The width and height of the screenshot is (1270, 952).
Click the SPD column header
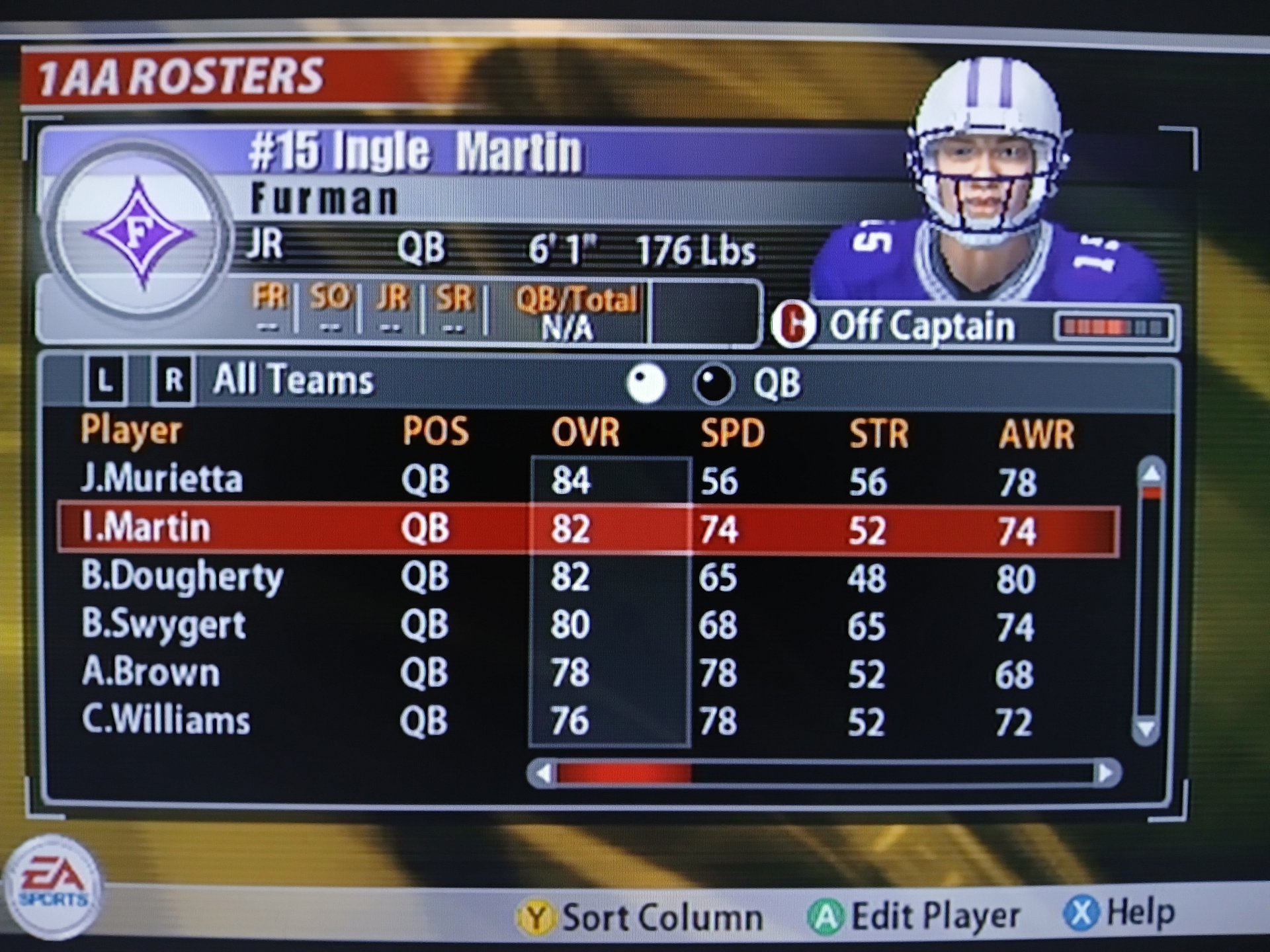point(732,434)
